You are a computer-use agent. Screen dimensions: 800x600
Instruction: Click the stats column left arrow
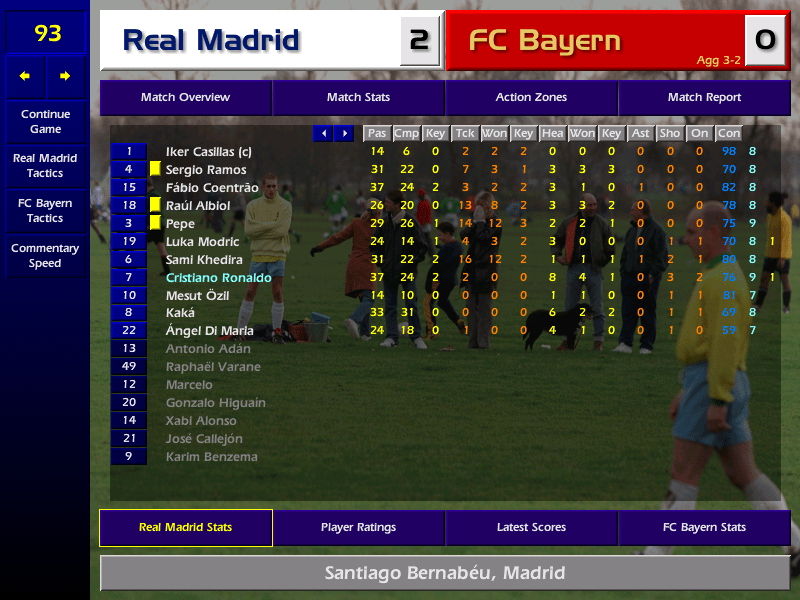[323, 134]
